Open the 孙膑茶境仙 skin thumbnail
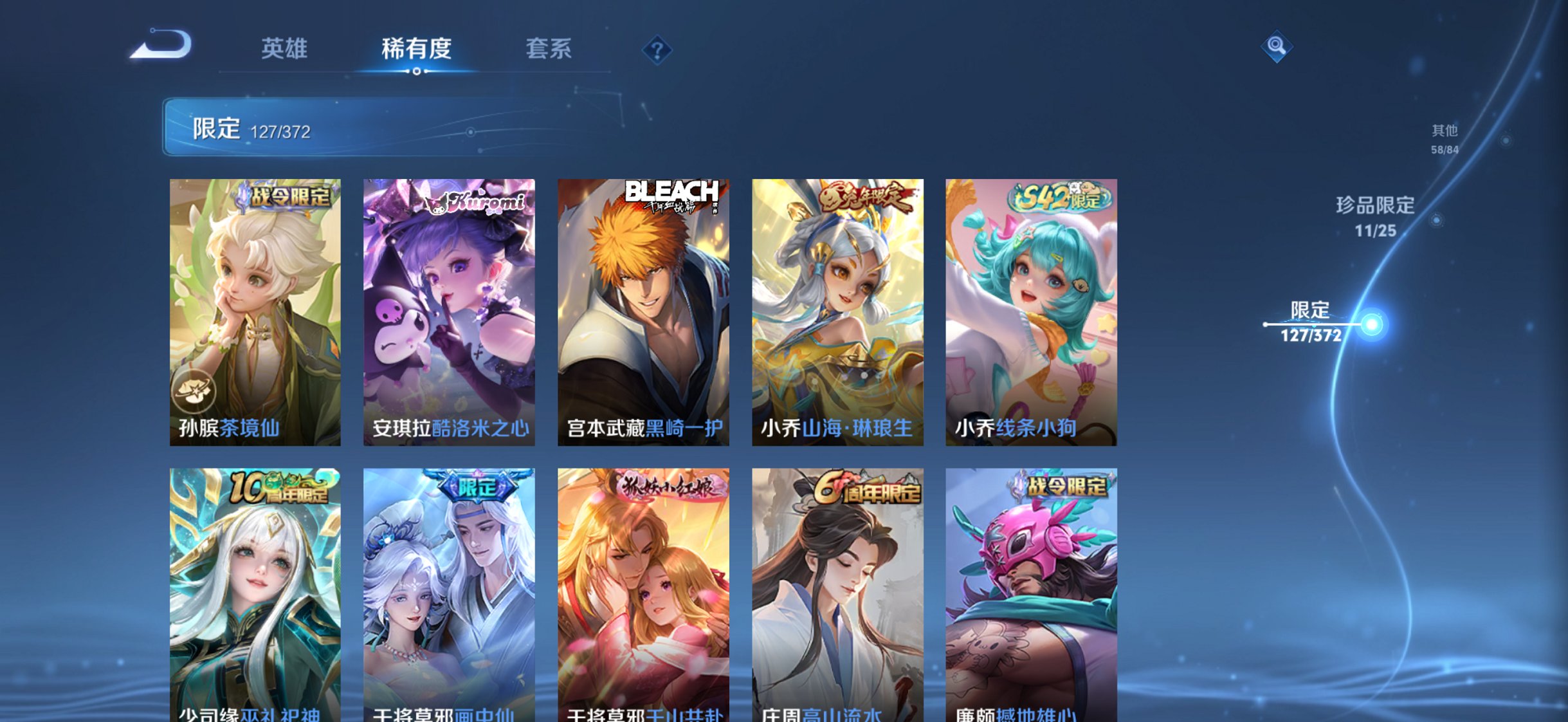 click(x=257, y=302)
